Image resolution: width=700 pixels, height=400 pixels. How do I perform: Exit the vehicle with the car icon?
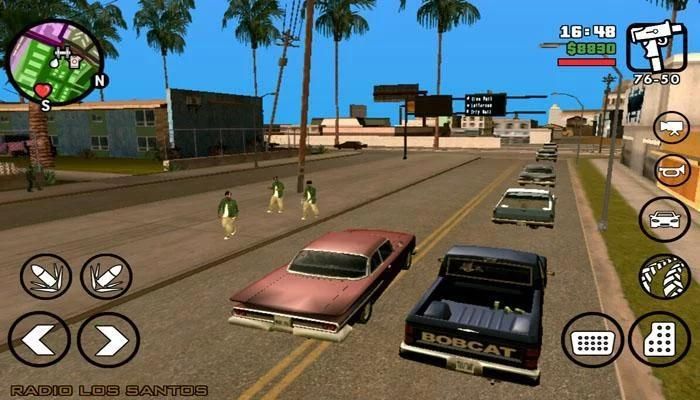pyautogui.click(x=664, y=219)
